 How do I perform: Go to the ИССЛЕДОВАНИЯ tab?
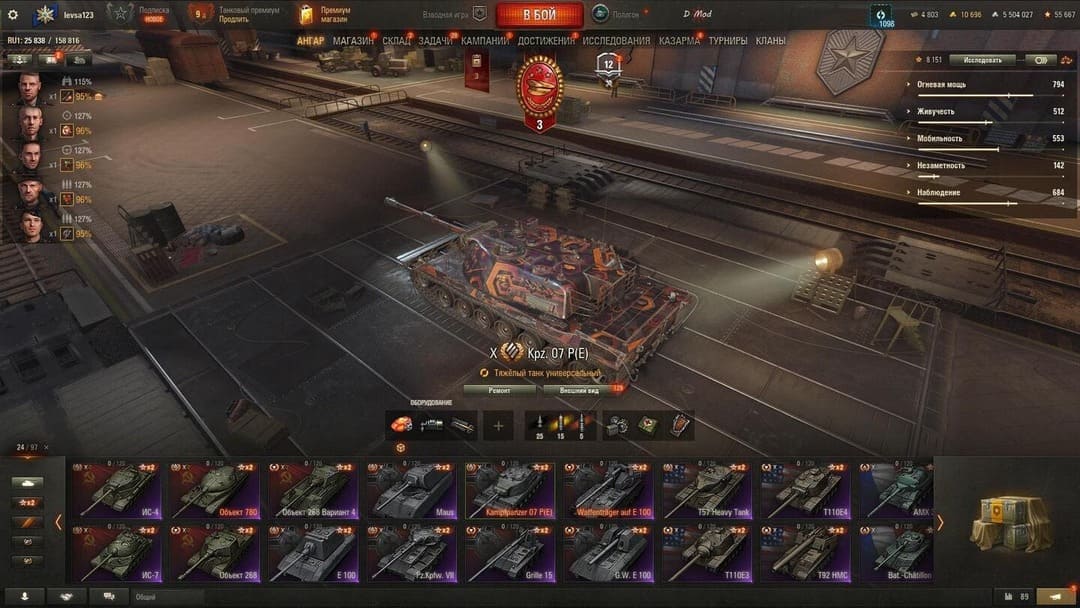[x=616, y=41]
